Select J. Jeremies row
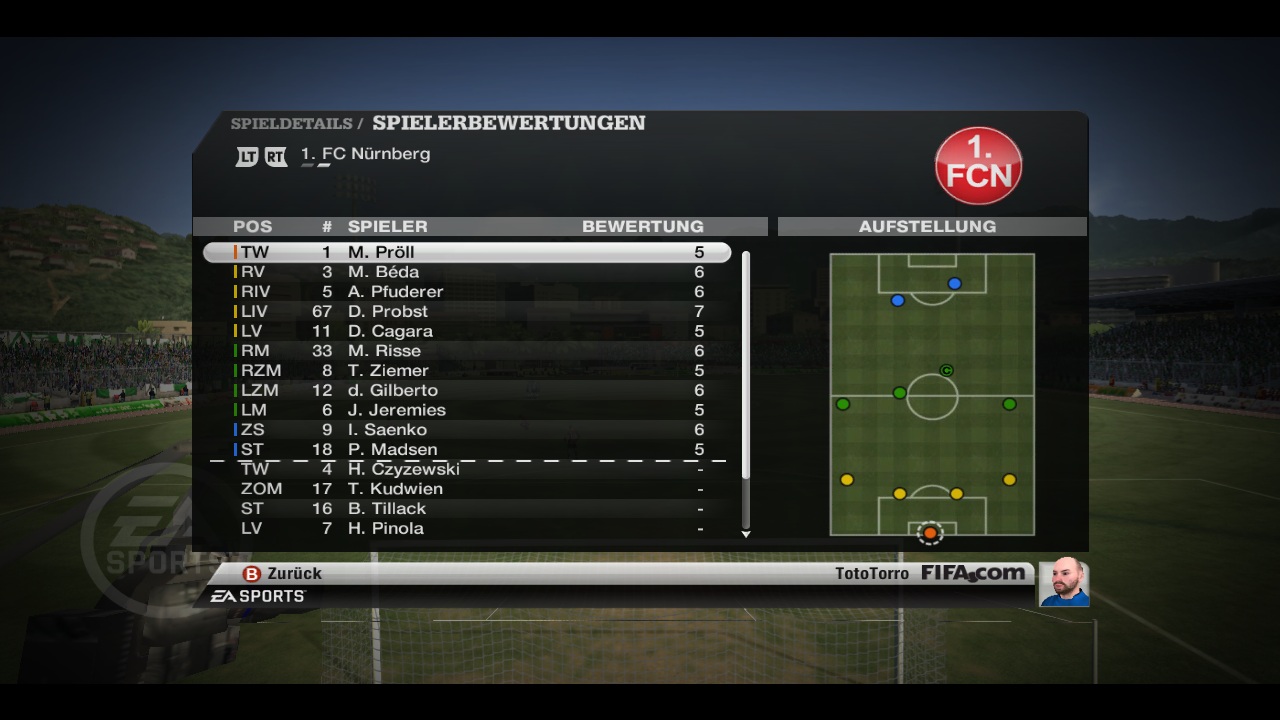The height and width of the screenshot is (720, 1280). point(467,410)
